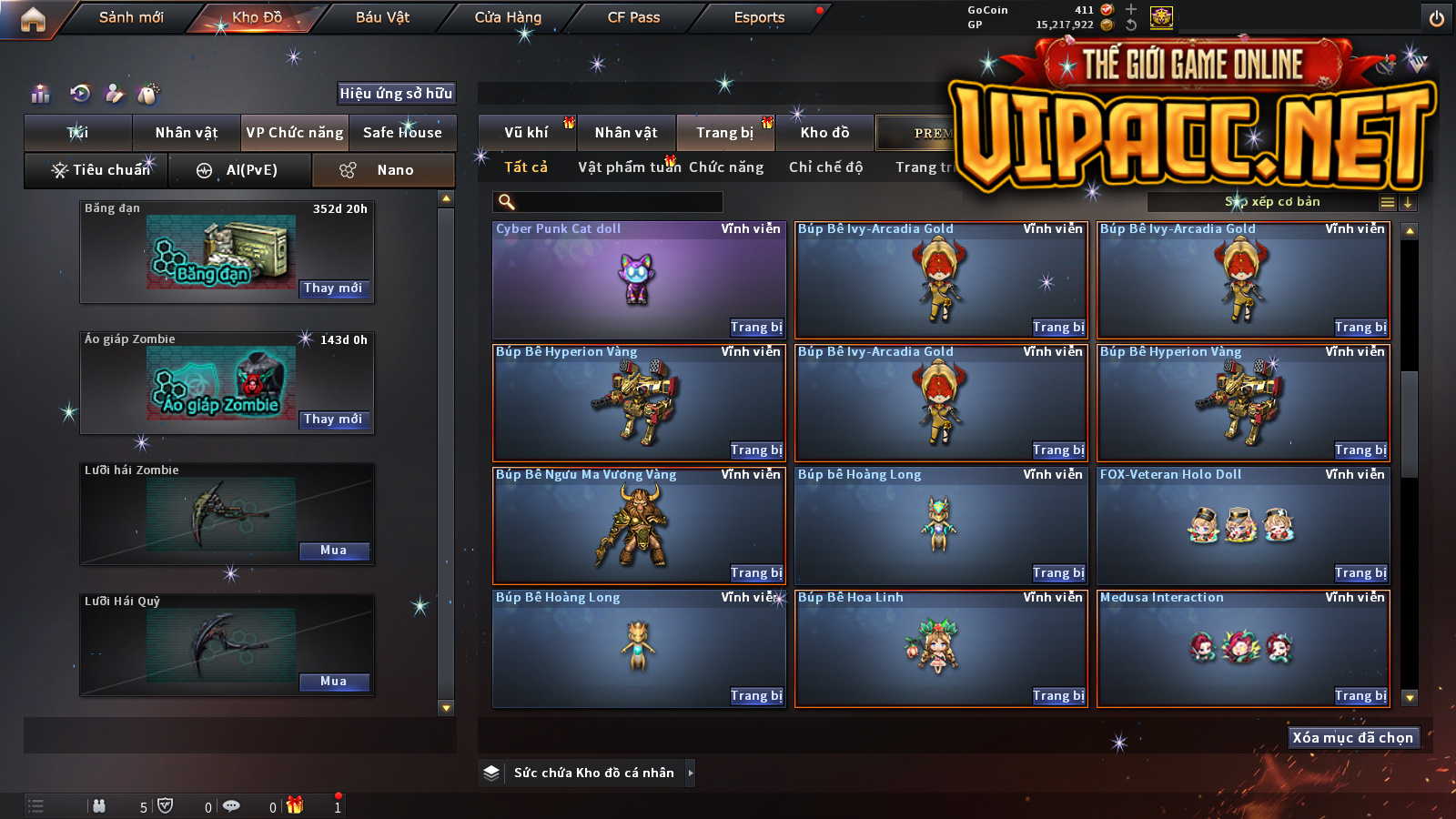Switch to the Safe House tab
Screen dimensions: 1456x819
402,133
